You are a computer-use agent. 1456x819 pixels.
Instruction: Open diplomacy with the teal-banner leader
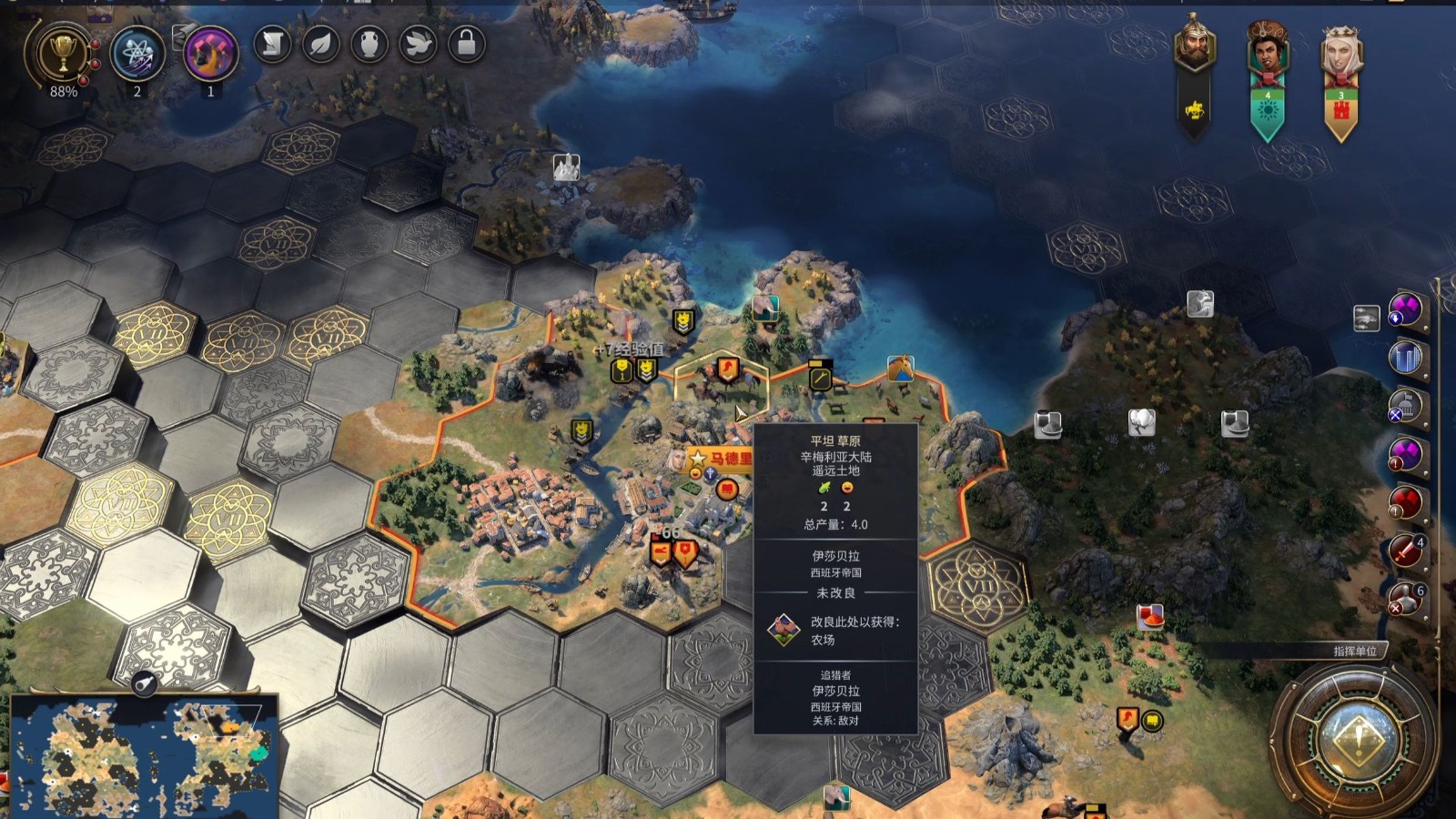click(1267, 50)
